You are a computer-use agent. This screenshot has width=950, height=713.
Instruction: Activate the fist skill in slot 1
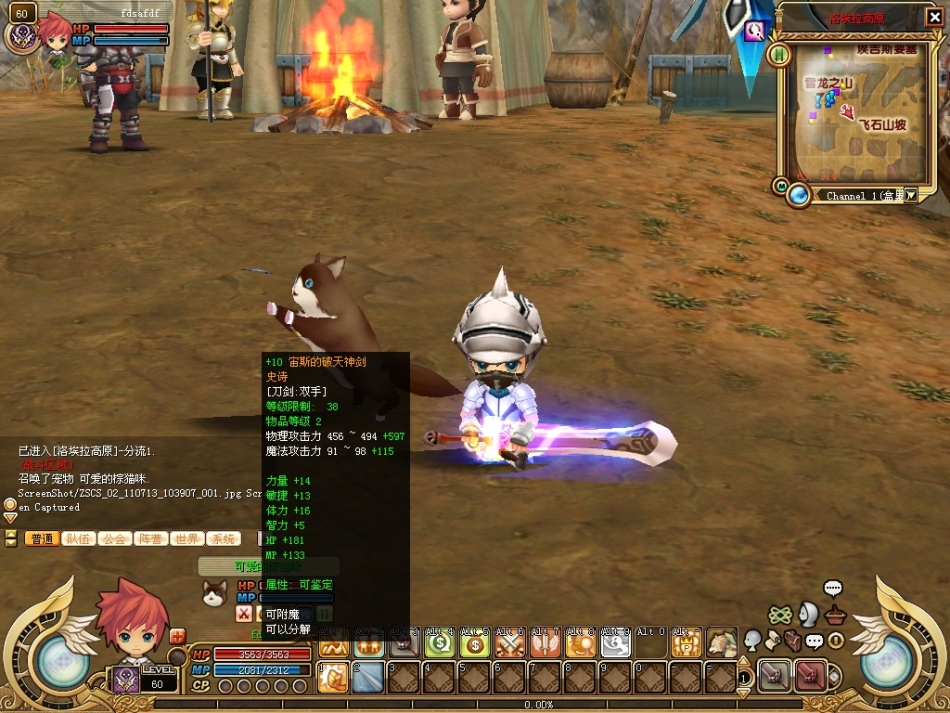[x=333, y=677]
